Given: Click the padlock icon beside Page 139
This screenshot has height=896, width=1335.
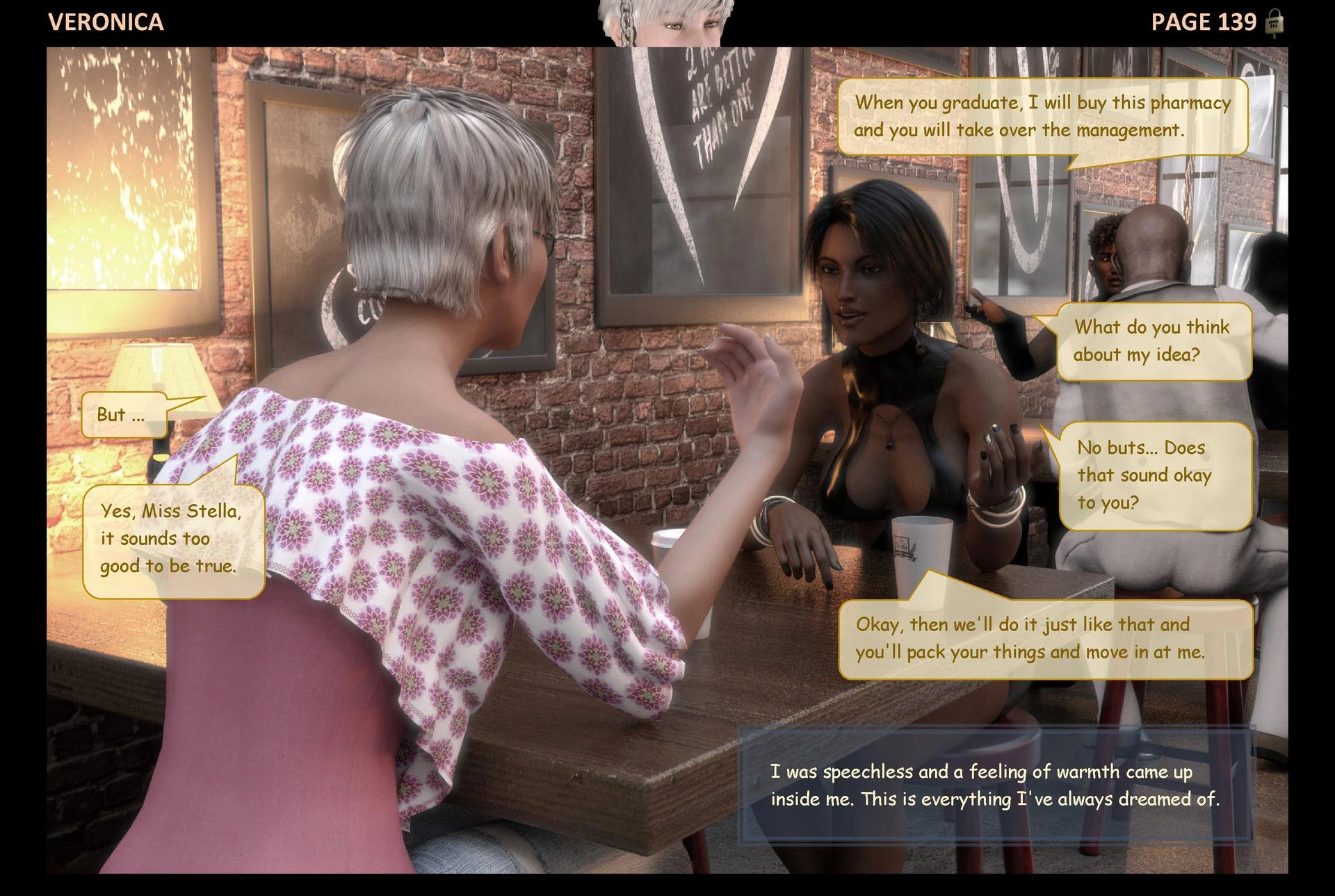Looking at the screenshot, I should pyautogui.click(x=1274, y=23).
